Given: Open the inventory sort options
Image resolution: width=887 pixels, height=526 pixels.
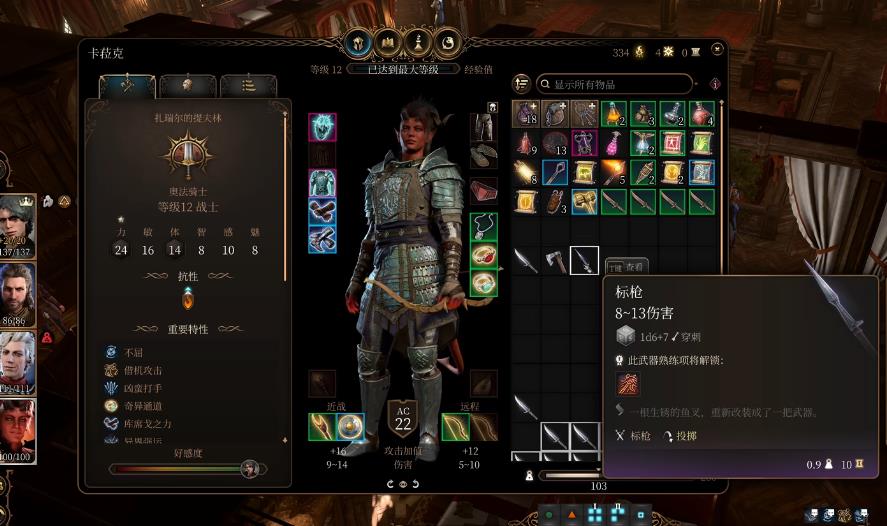Looking at the screenshot, I should [x=521, y=84].
